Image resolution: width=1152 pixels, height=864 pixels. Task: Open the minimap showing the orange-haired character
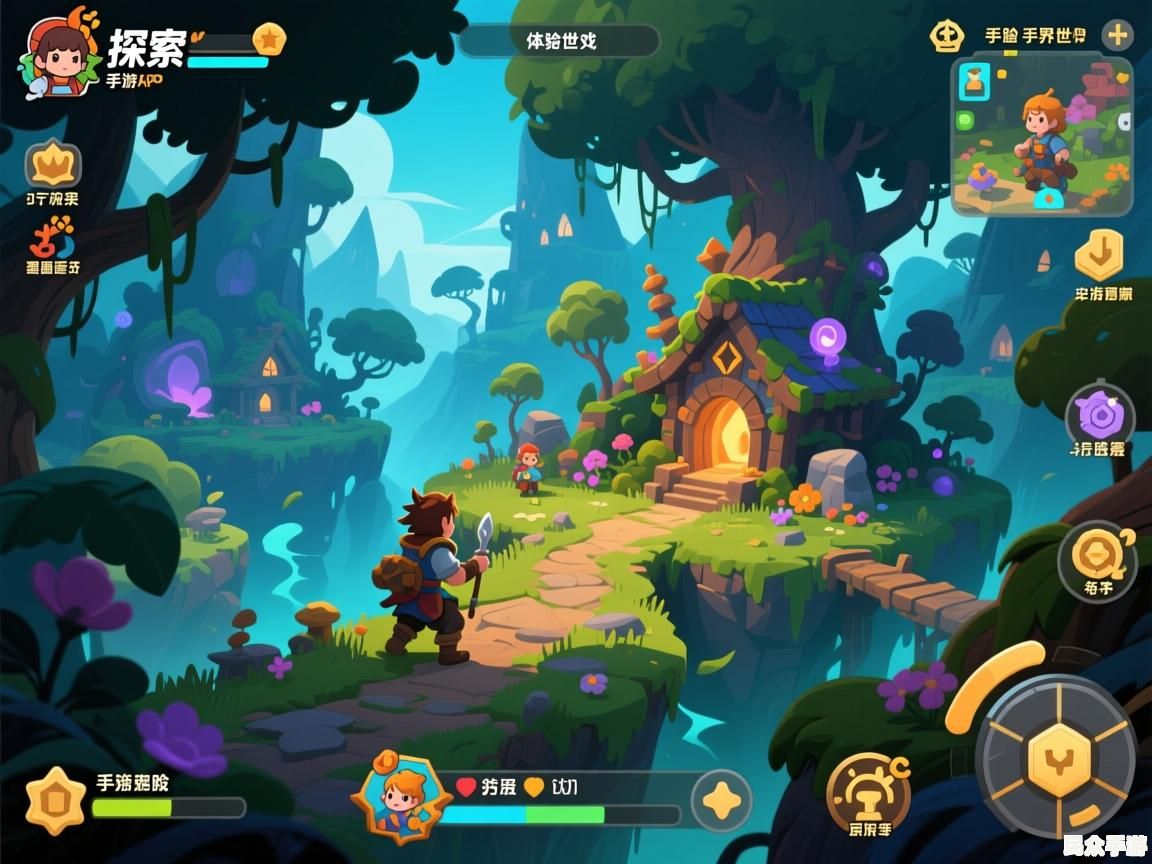tap(1042, 136)
